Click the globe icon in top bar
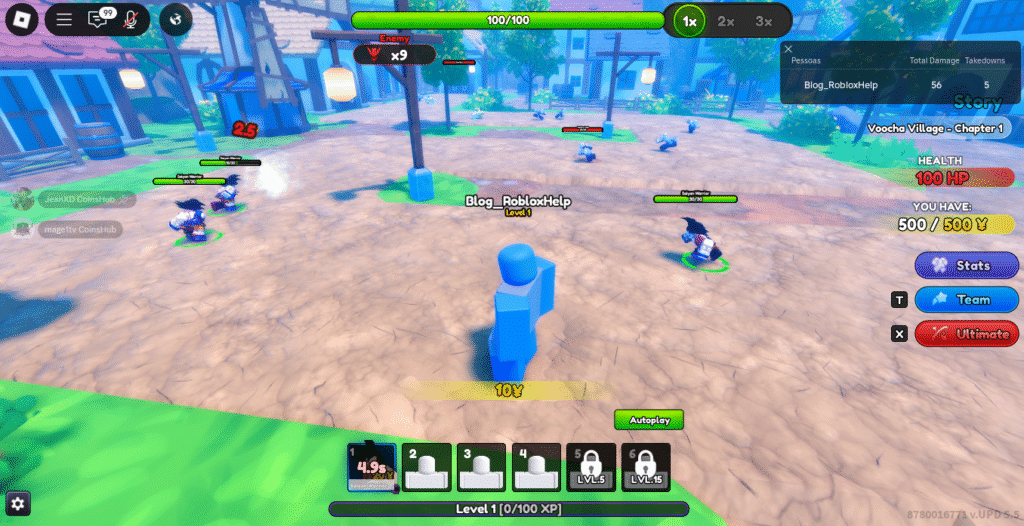 (175, 19)
